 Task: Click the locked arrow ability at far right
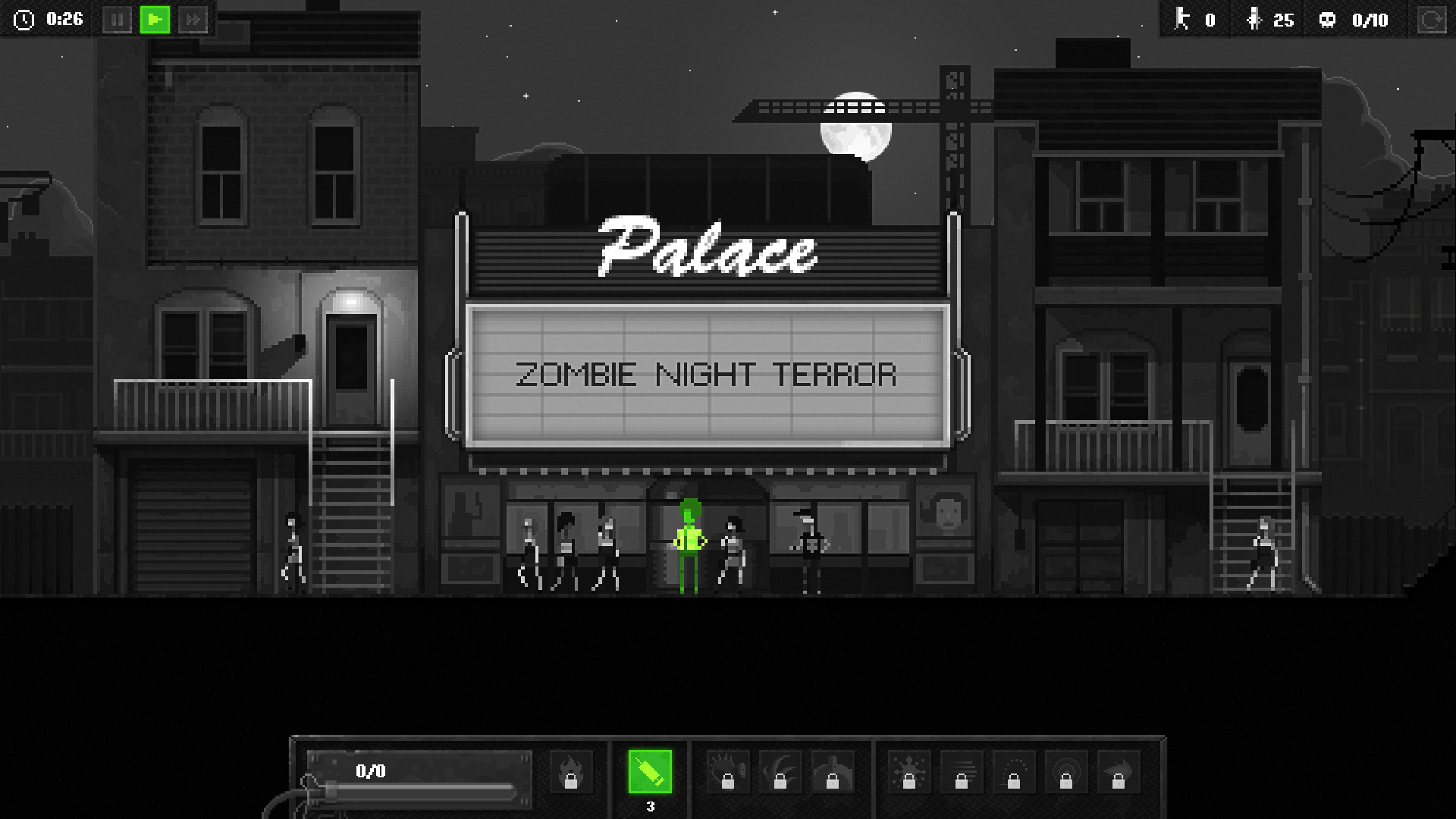1117,771
